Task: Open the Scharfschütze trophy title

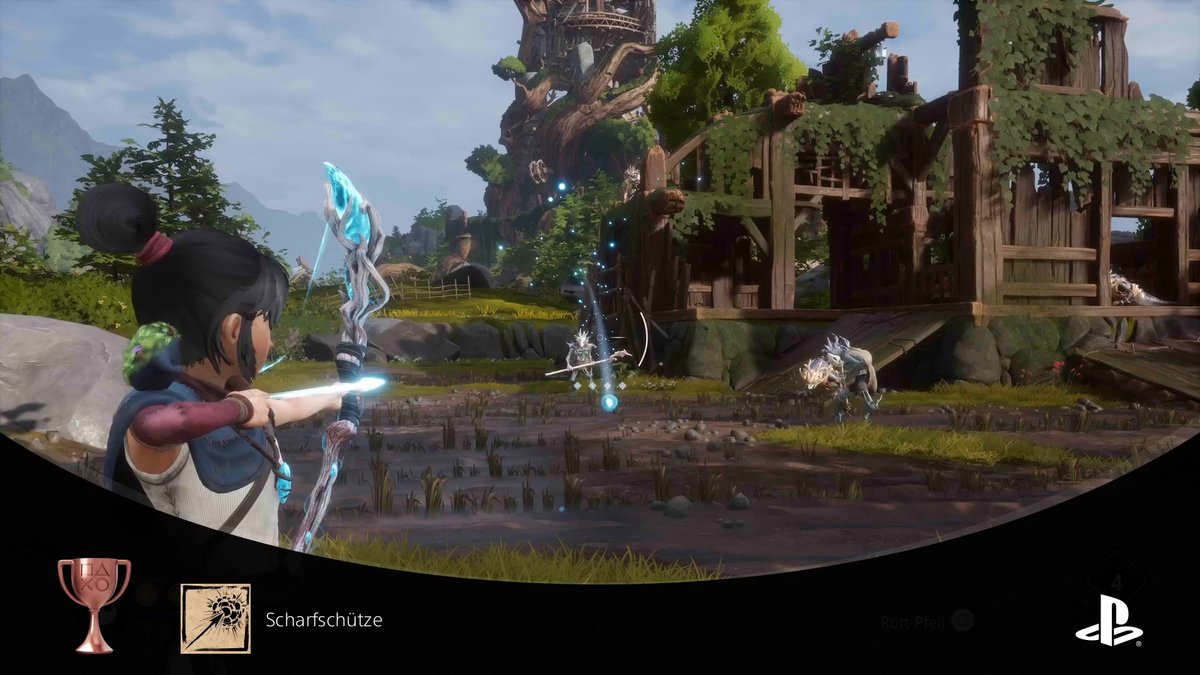Action: 324,619
